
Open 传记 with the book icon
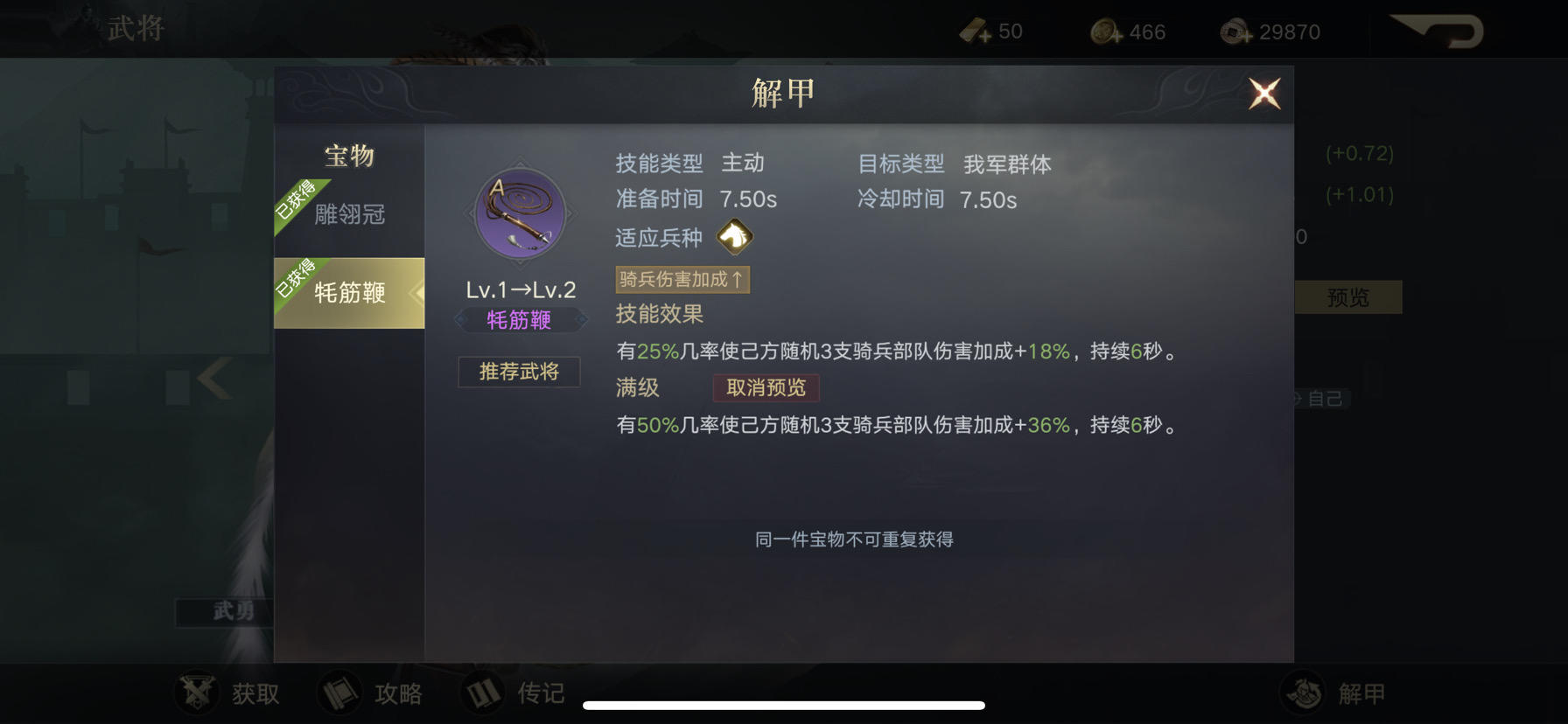coord(483,692)
